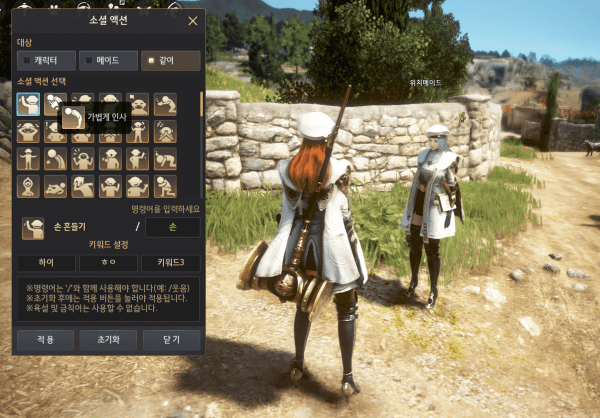Choose the highlighted first social action icon
This screenshot has width=600, height=418.
(28, 105)
